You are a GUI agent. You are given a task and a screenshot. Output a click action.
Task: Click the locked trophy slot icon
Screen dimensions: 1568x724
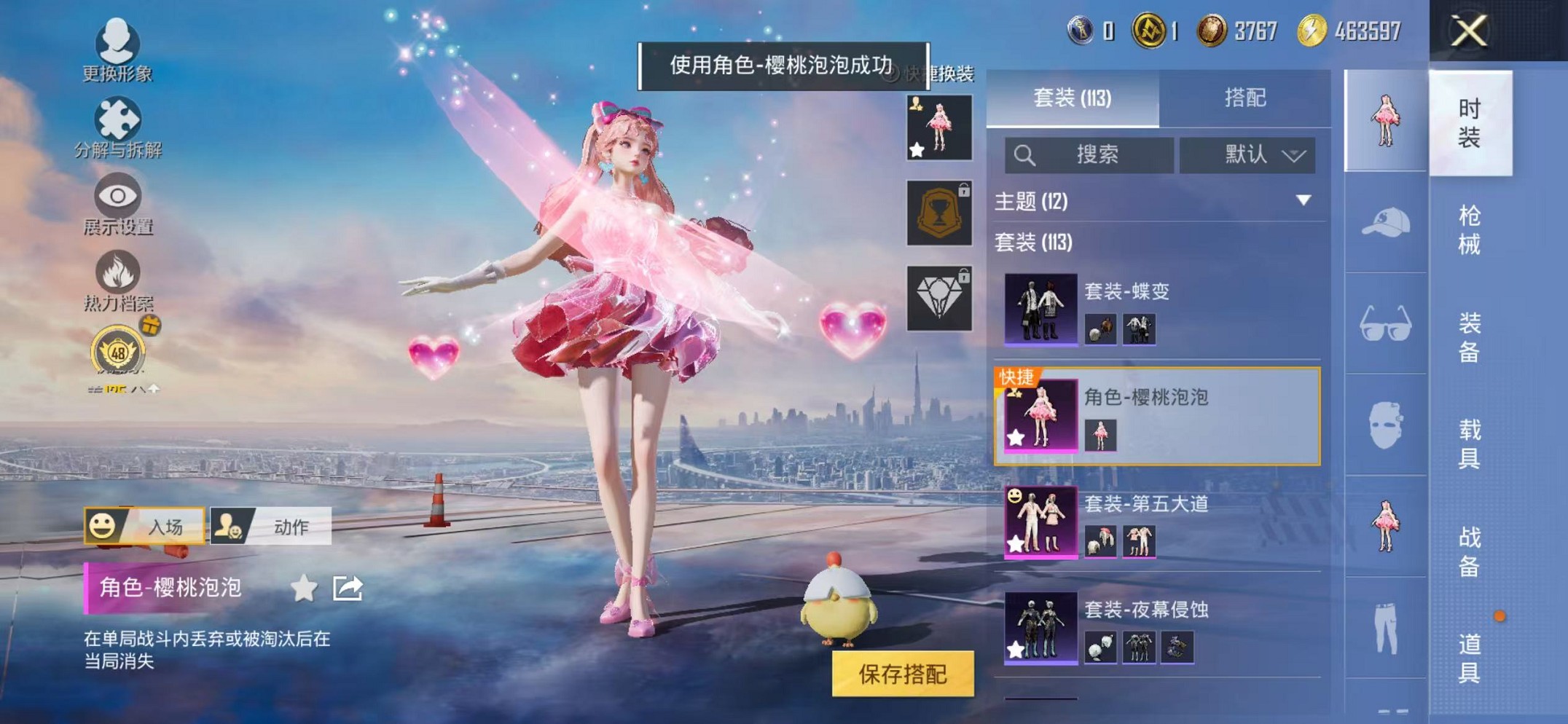pyautogui.click(x=939, y=213)
